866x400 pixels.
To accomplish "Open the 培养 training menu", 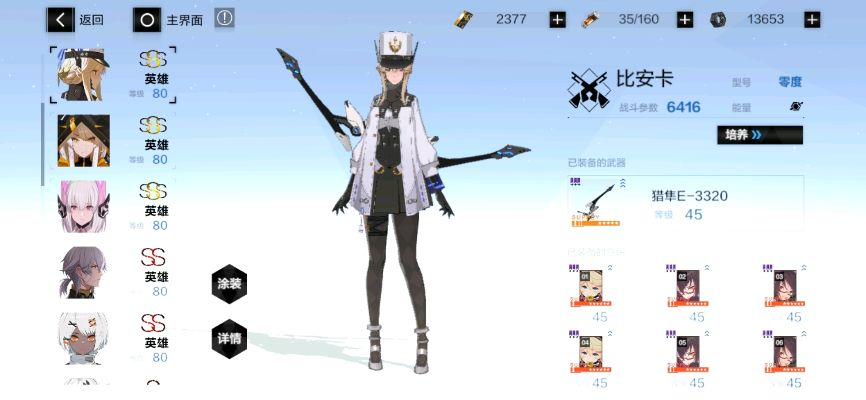I will 759,135.
